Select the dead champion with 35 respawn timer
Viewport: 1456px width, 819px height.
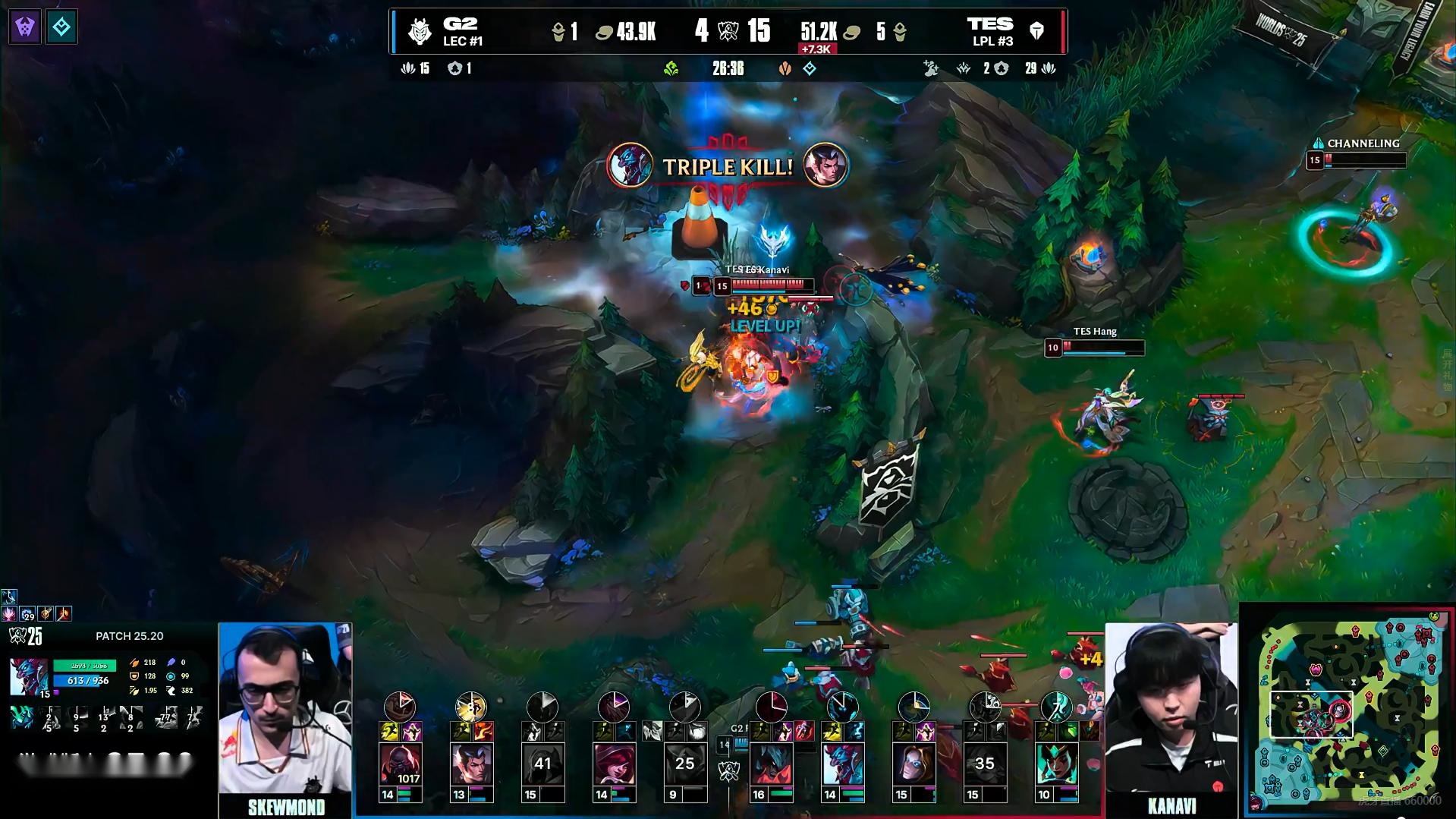[985, 764]
